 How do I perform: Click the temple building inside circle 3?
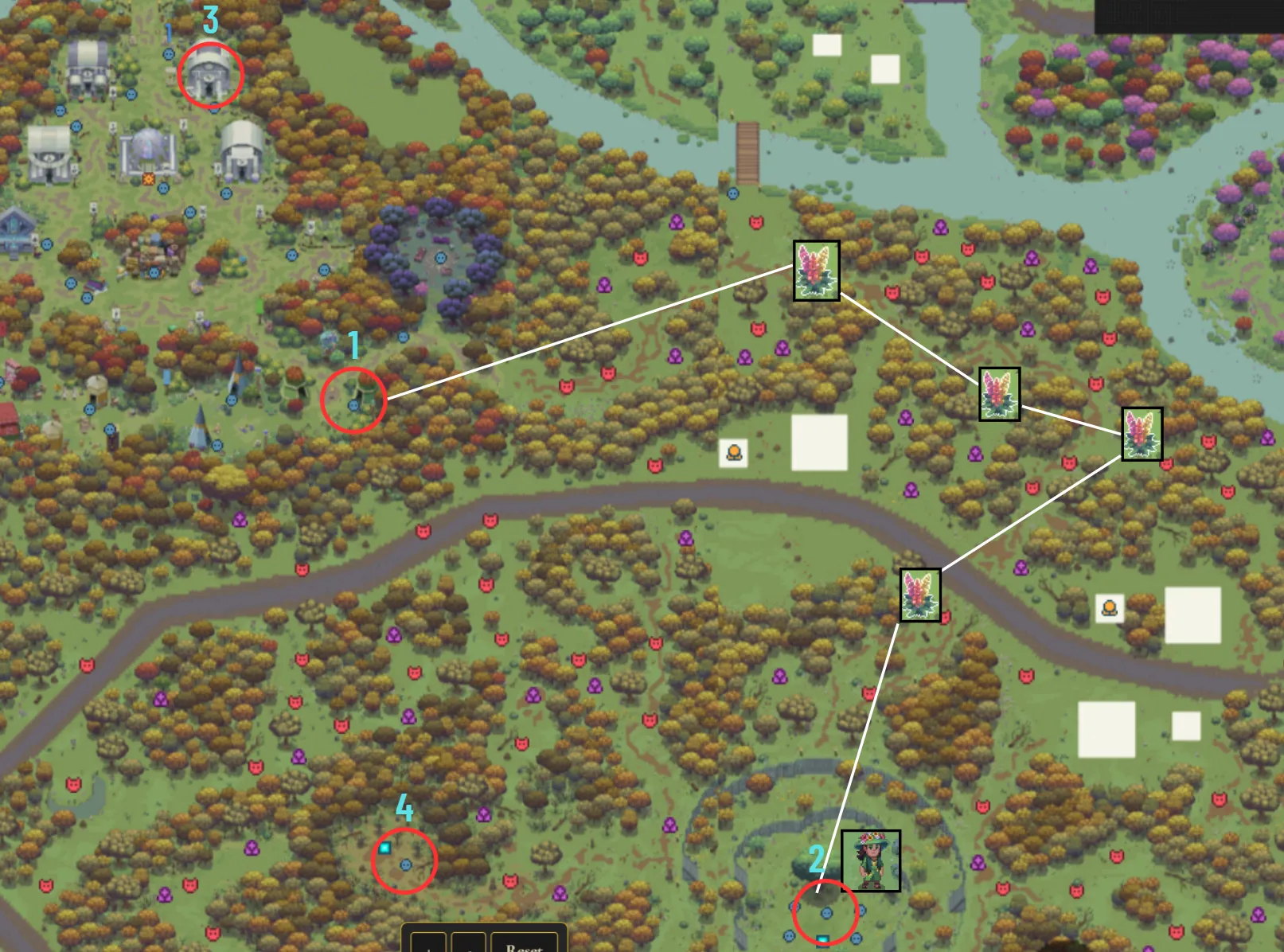210,76
